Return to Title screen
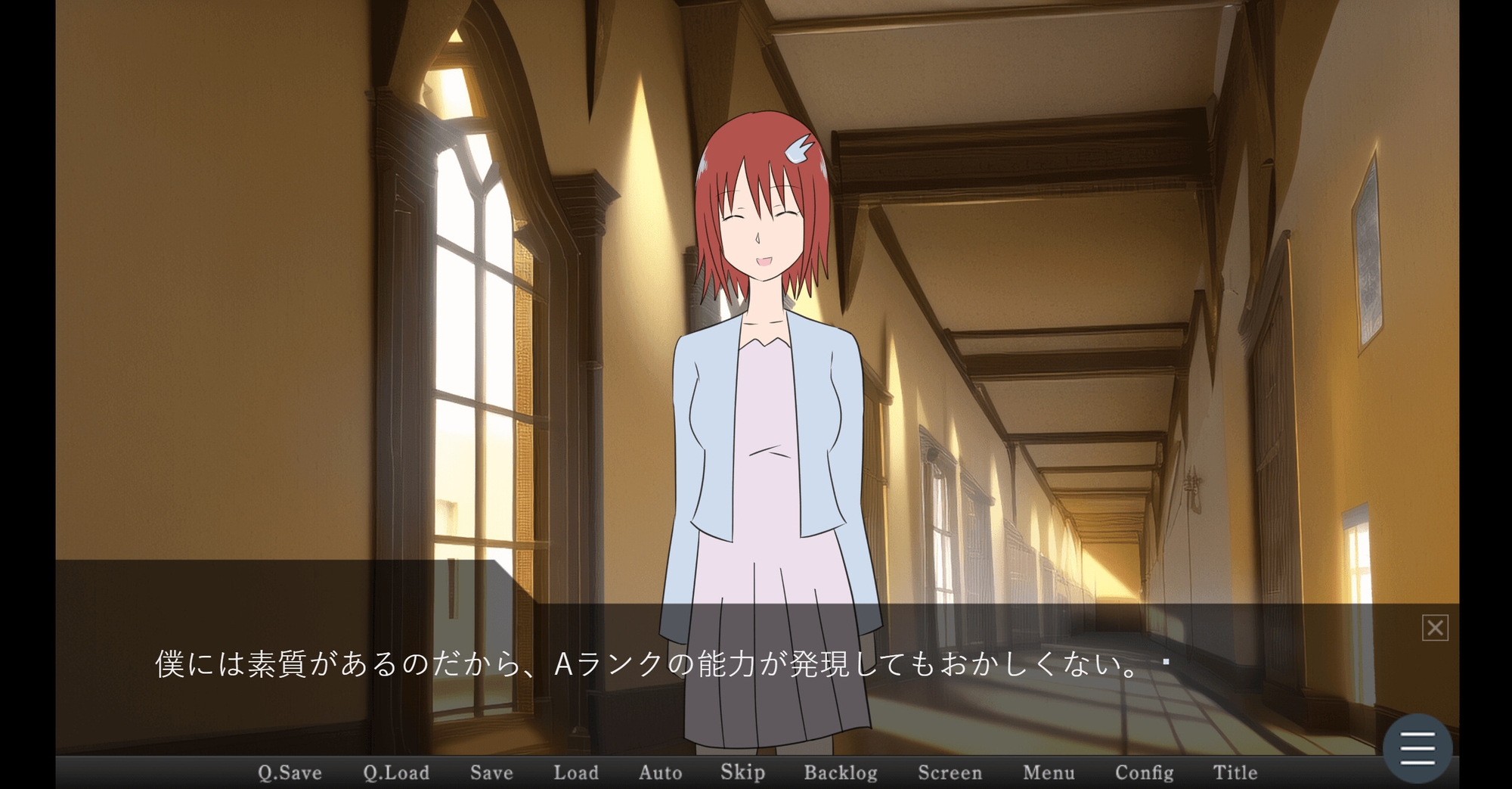1512x789 pixels. click(1235, 772)
